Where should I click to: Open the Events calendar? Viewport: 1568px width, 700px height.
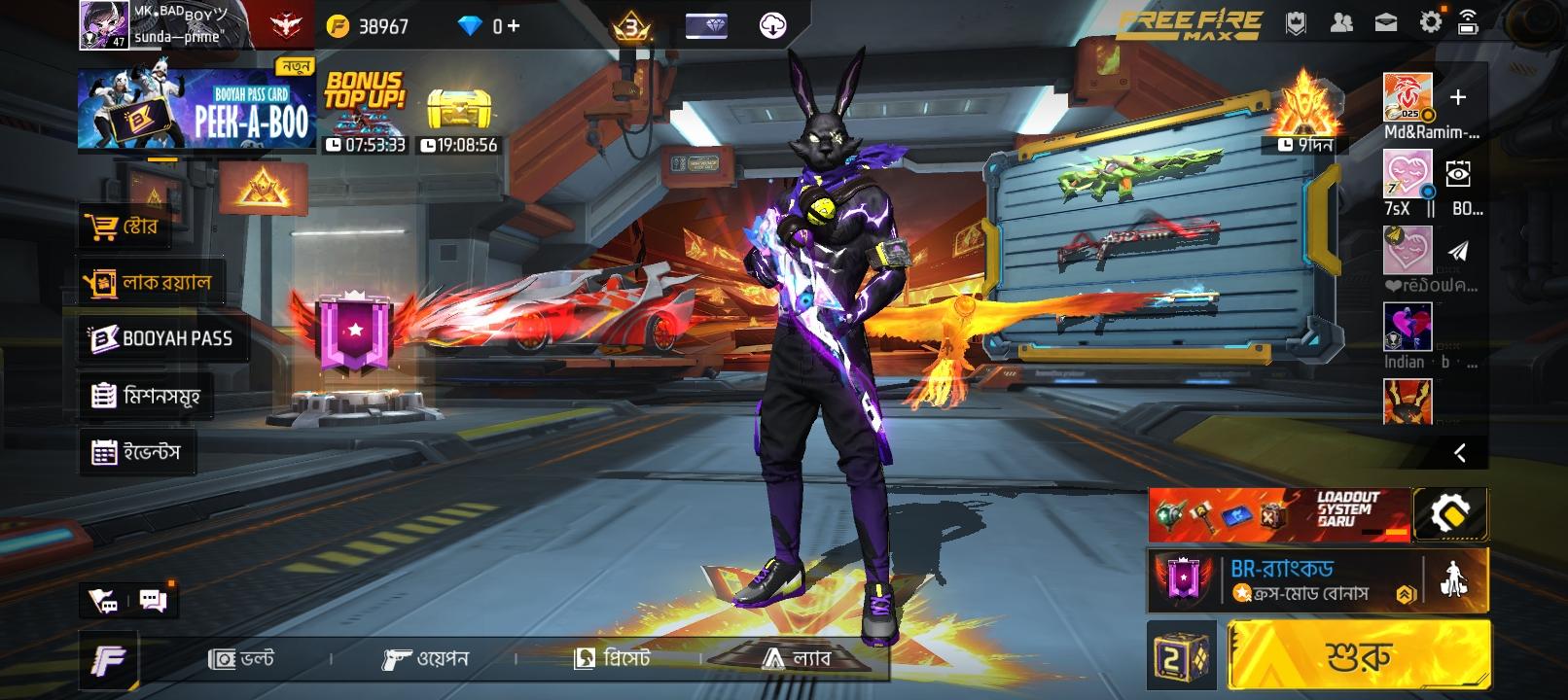pos(137,452)
